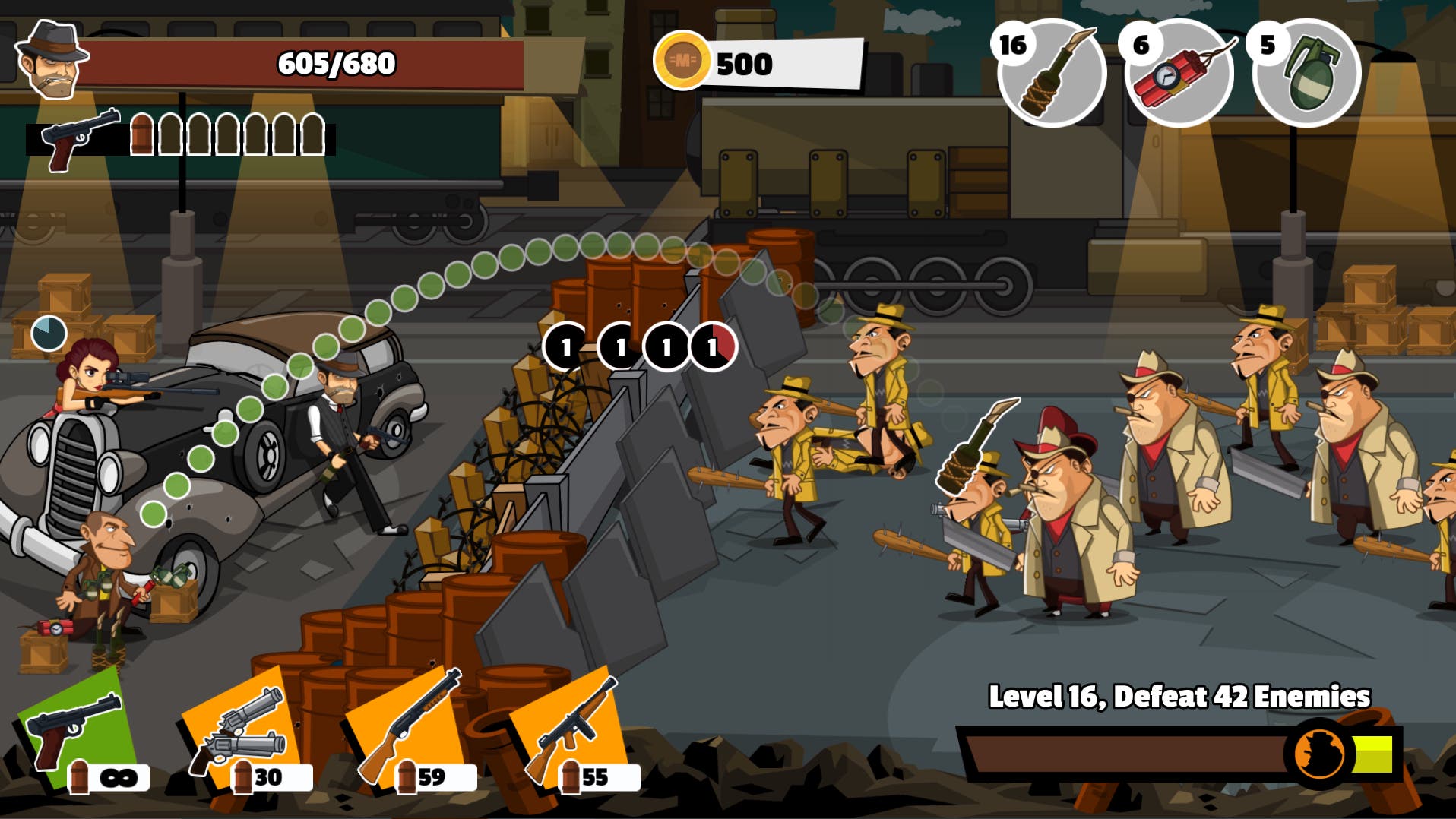Use the dynamite bundle
The image size is (1456, 819).
click(1179, 73)
